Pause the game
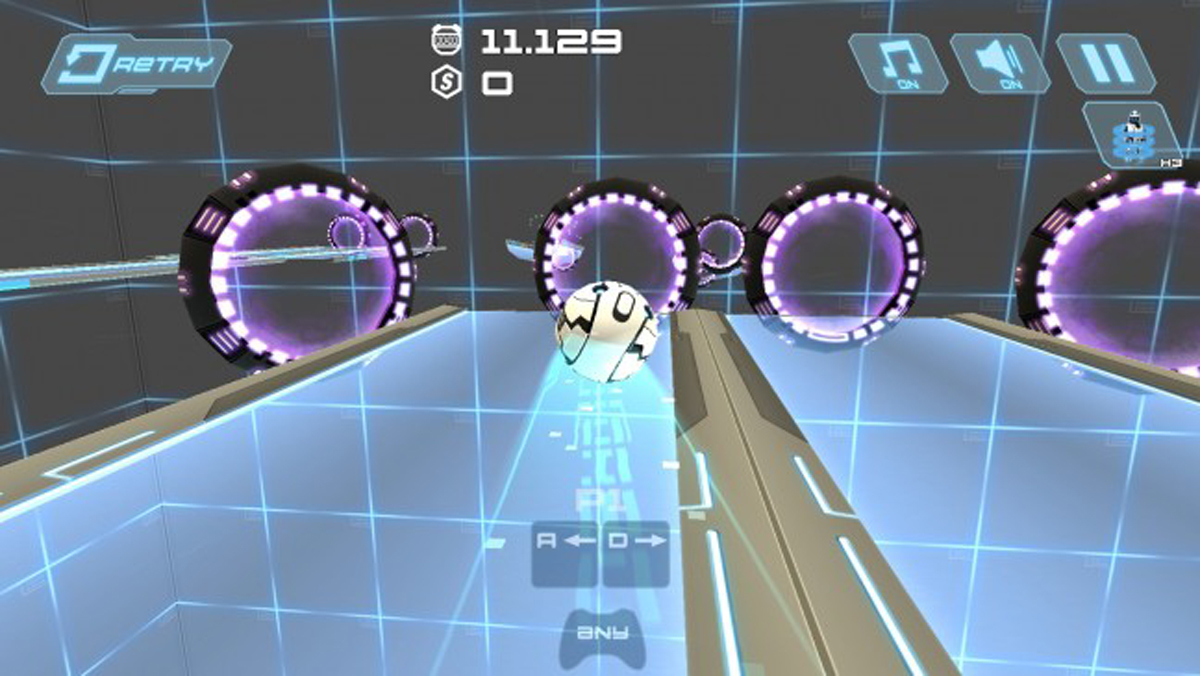Viewport: 1200px width, 676px height. coord(1105,64)
